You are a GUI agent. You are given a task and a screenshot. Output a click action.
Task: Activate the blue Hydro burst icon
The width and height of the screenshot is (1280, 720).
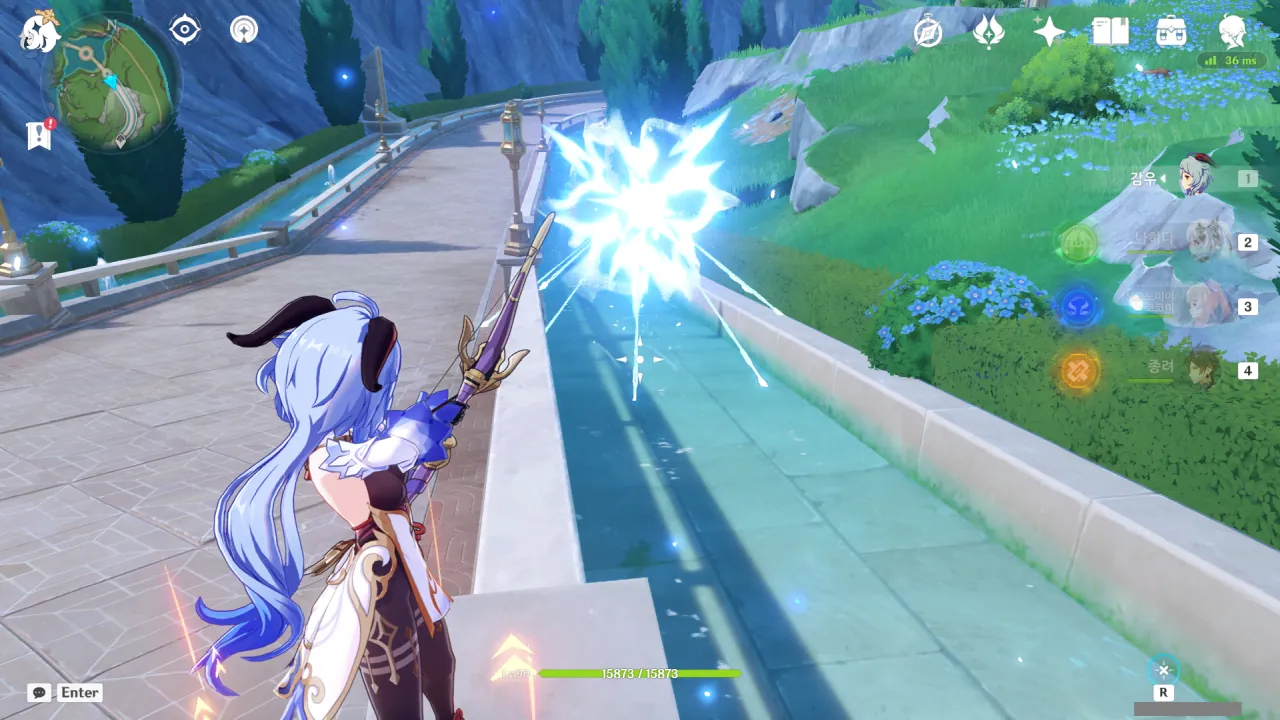tap(1079, 306)
